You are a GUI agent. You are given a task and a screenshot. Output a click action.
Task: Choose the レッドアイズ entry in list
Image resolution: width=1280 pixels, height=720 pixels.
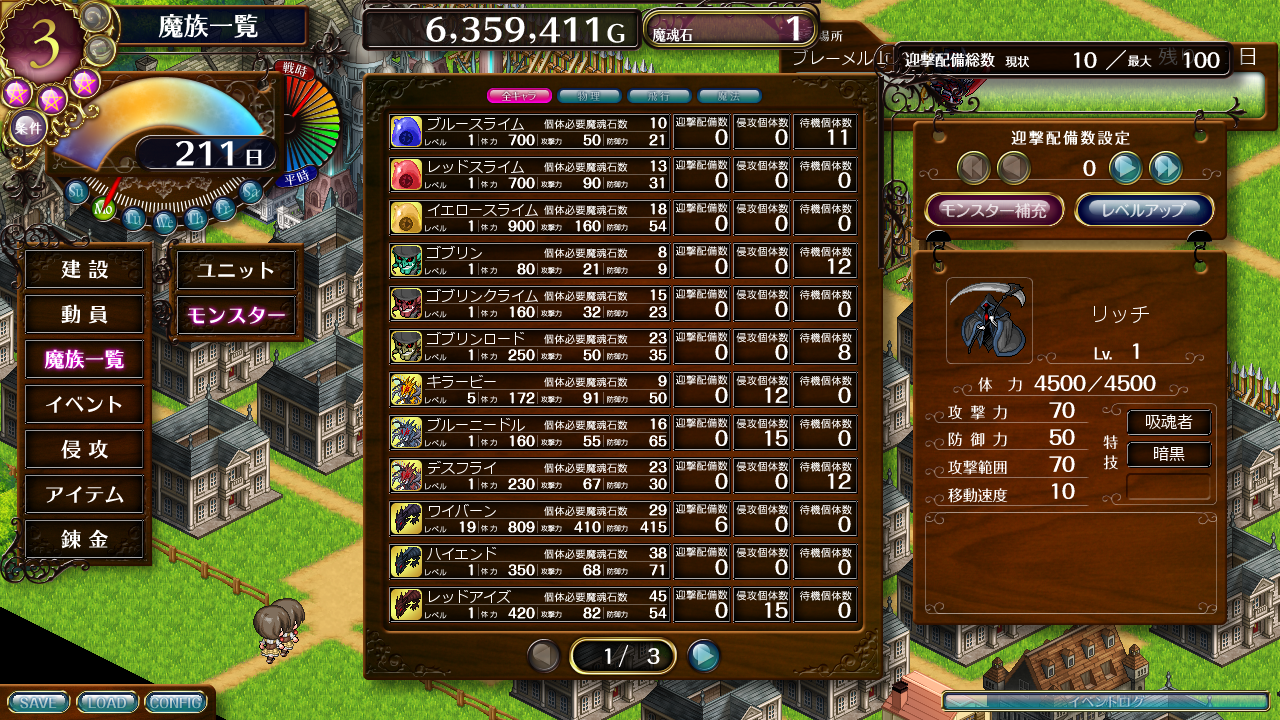[530, 604]
